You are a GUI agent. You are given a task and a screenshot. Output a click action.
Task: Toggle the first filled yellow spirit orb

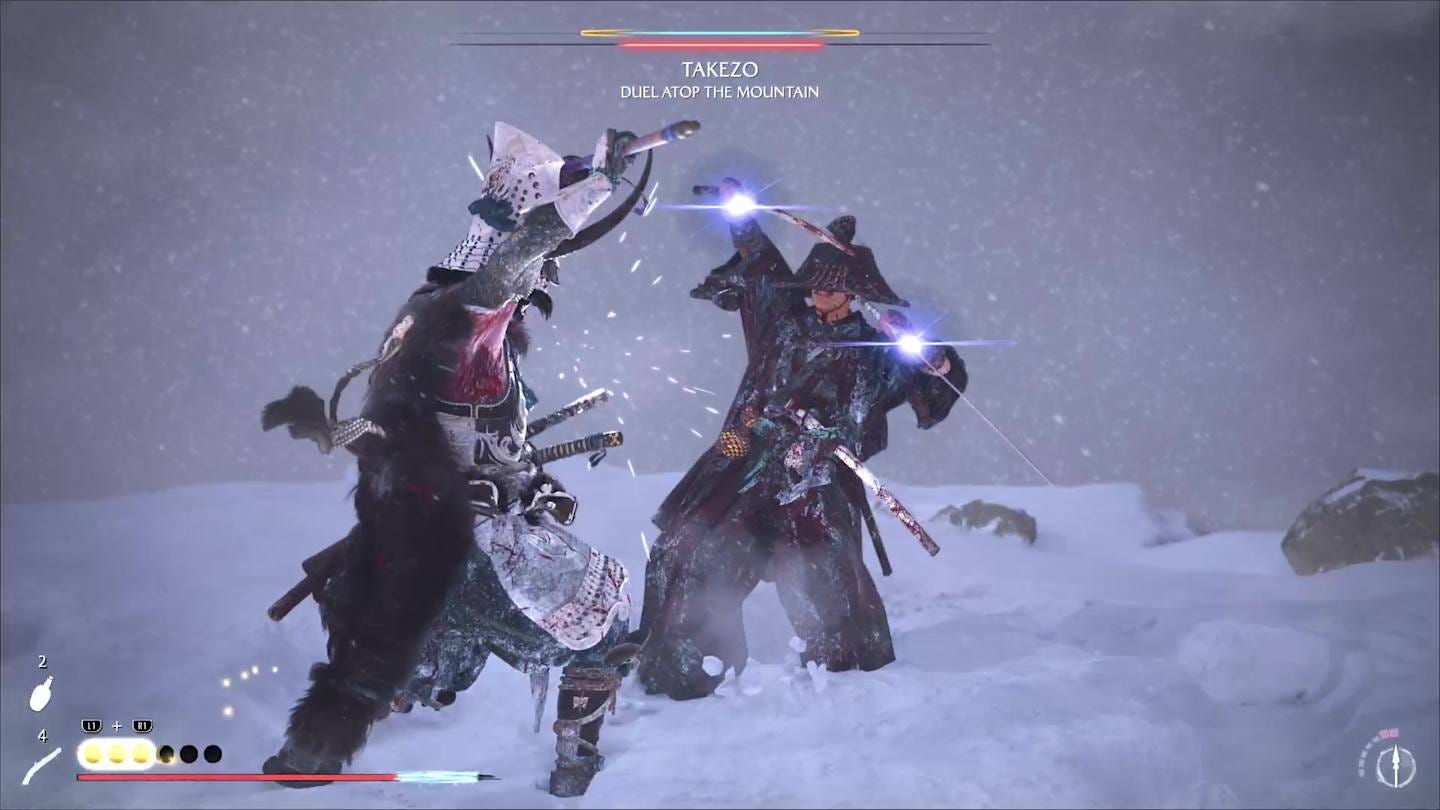coord(91,753)
